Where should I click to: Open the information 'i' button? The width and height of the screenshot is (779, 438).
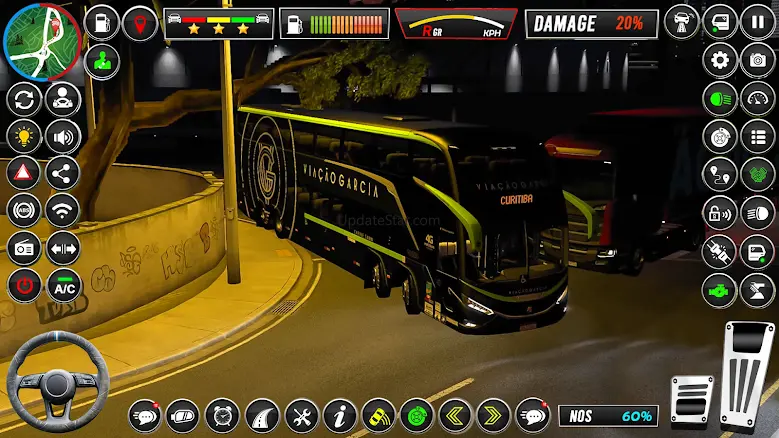[340, 414]
